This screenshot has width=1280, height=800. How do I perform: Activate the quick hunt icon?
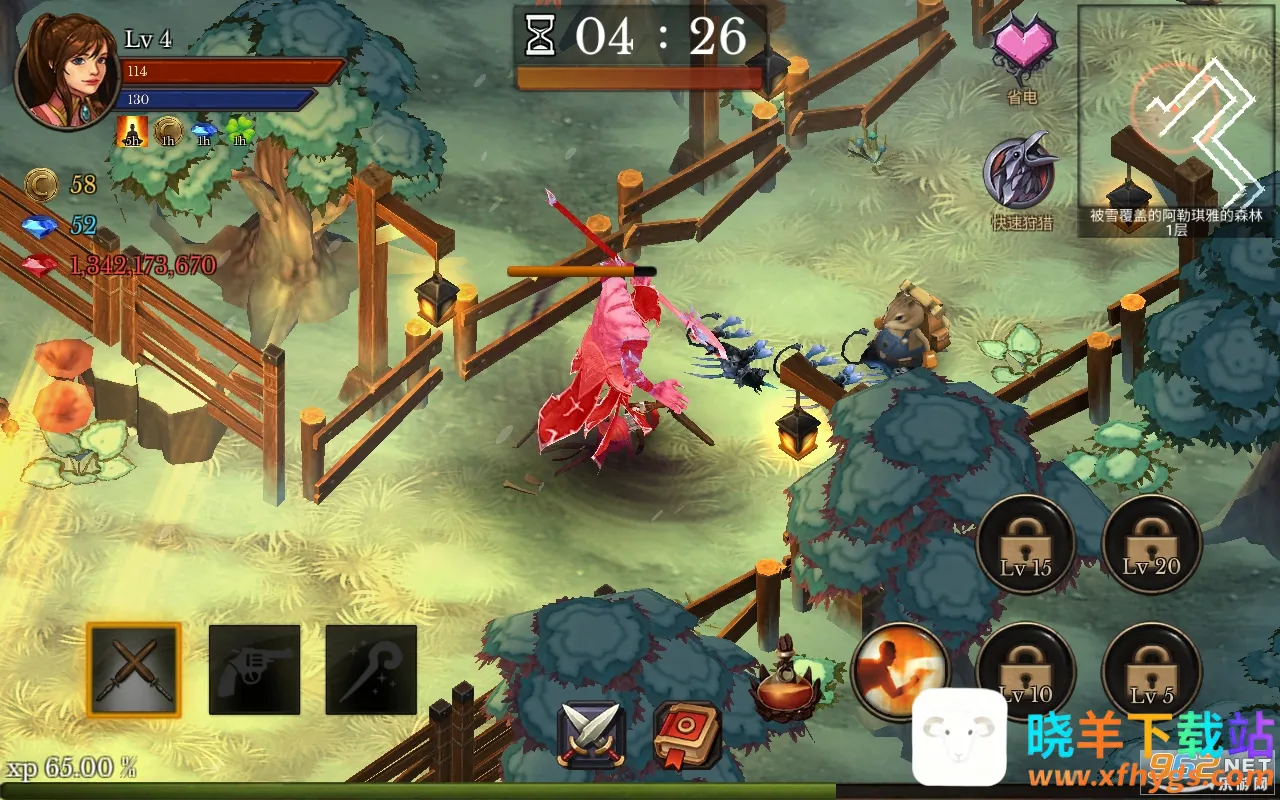point(1021,172)
